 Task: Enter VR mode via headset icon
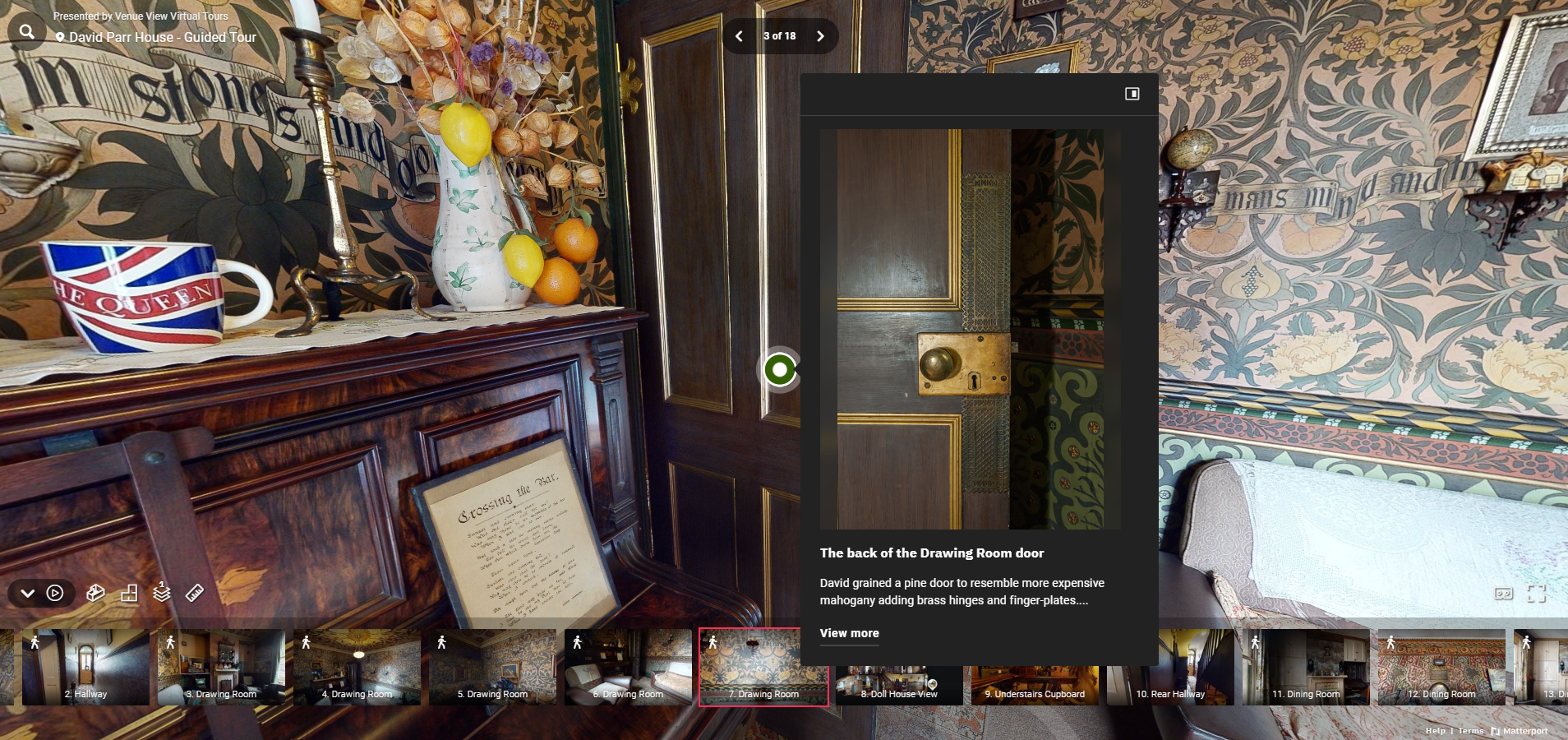pos(1503,594)
